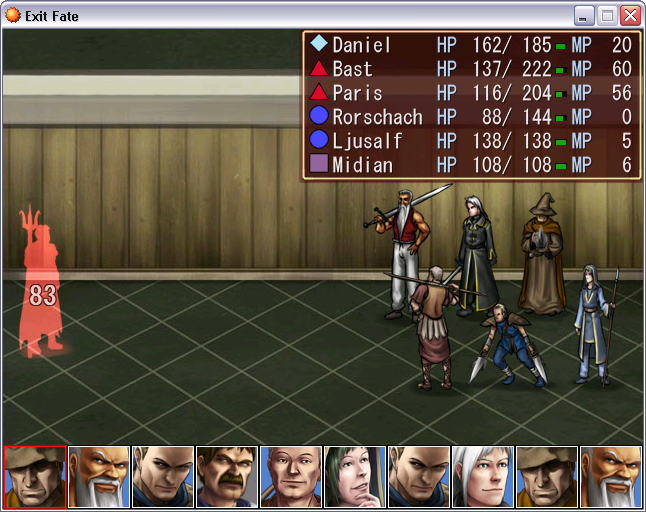646x512 pixels.
Task: Close the Exit Fate window
Action: 630,16
